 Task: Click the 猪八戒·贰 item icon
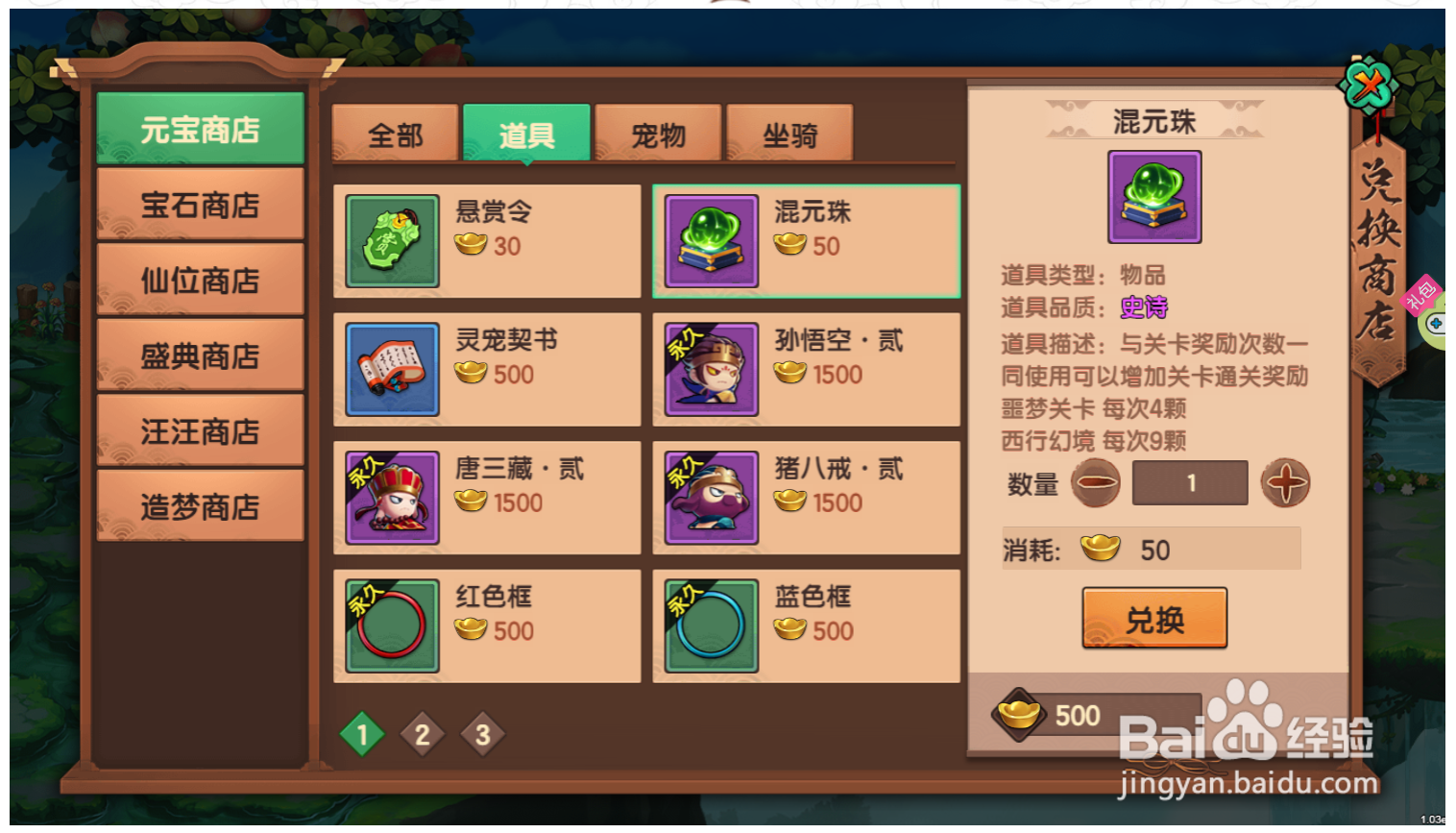pos(711,498)
